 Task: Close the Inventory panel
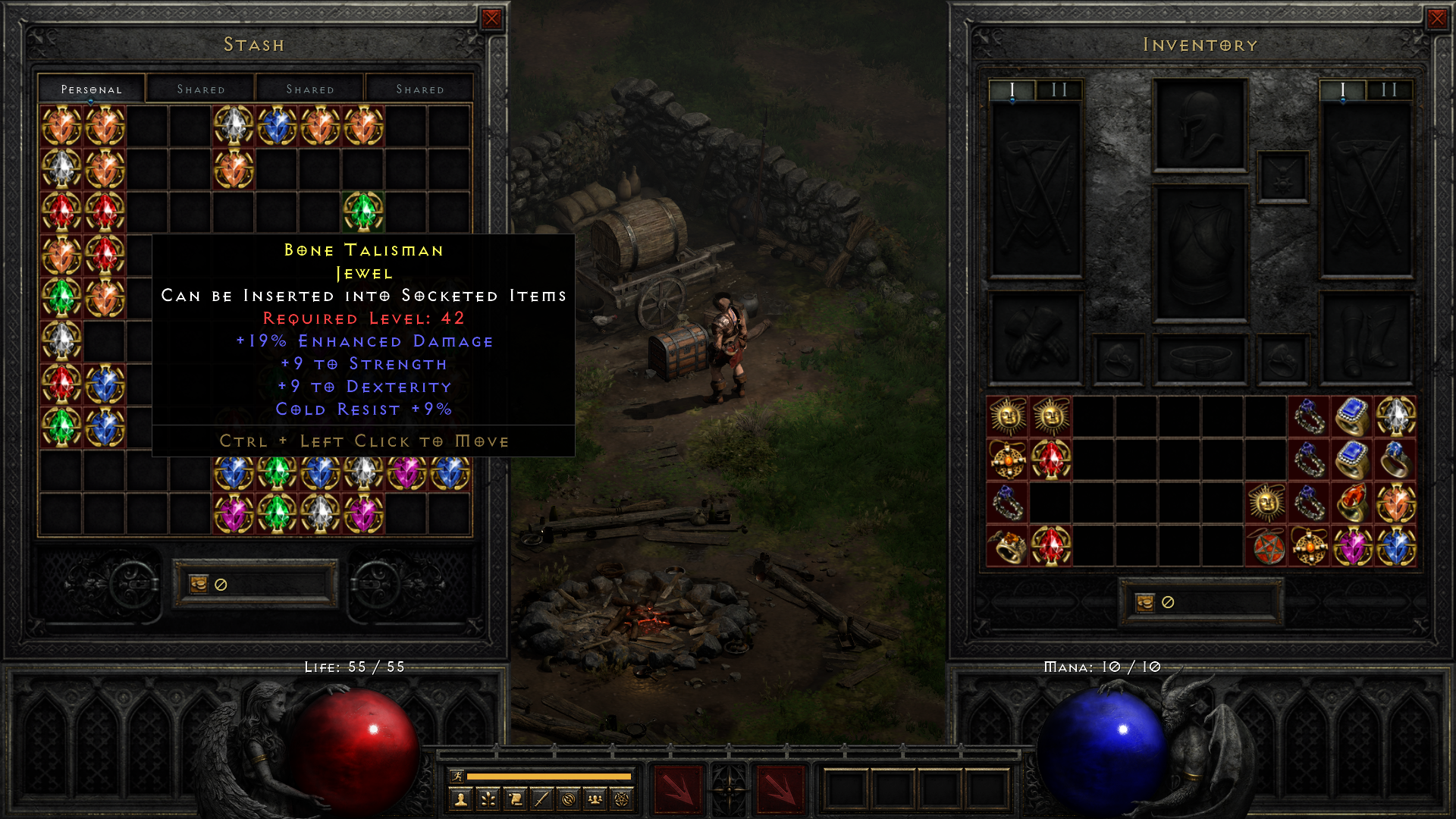pos(1439,18)
